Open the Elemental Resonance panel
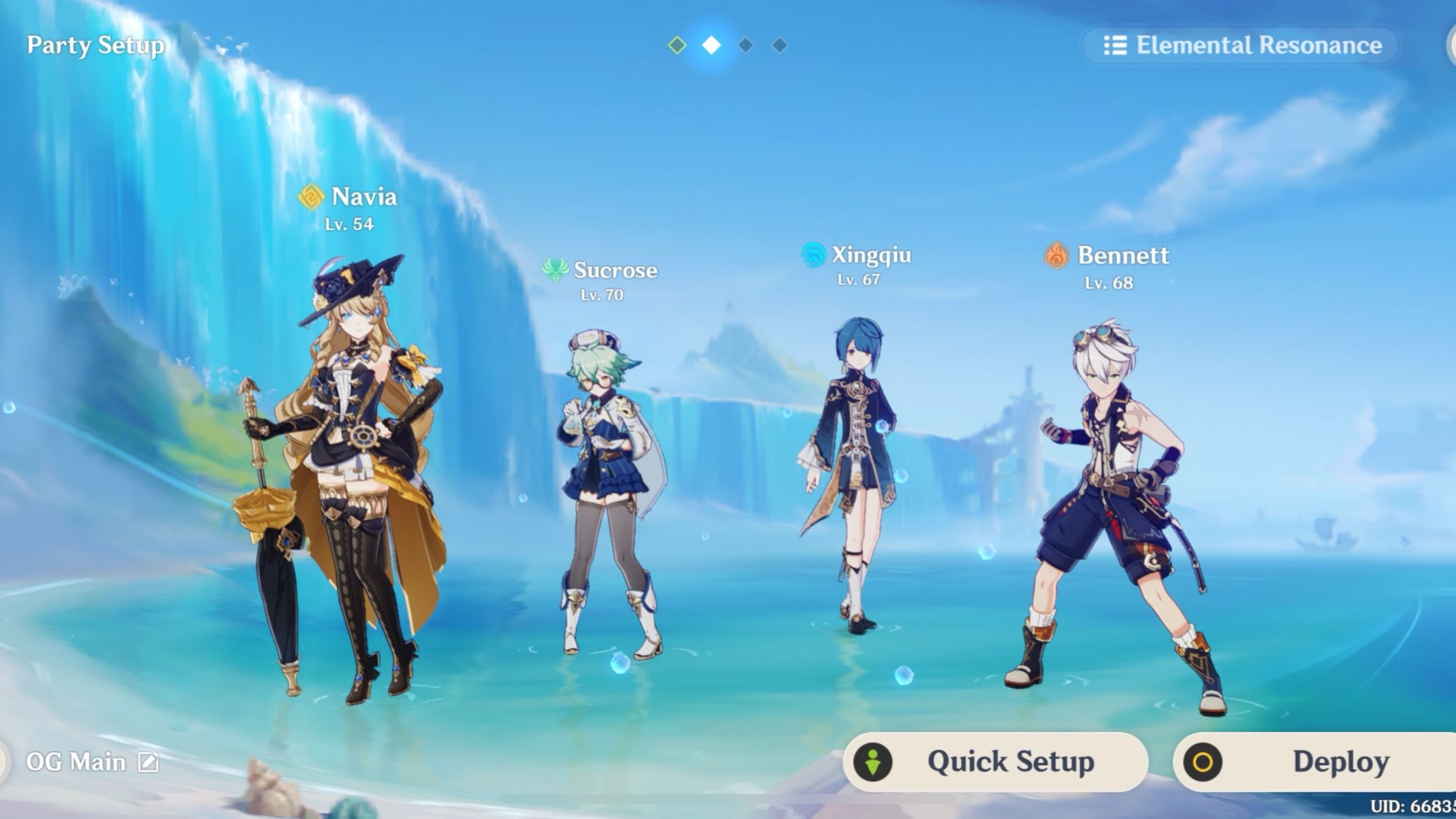Image resolution: width=1456 pixels, height=819 pixels. 1238,45
